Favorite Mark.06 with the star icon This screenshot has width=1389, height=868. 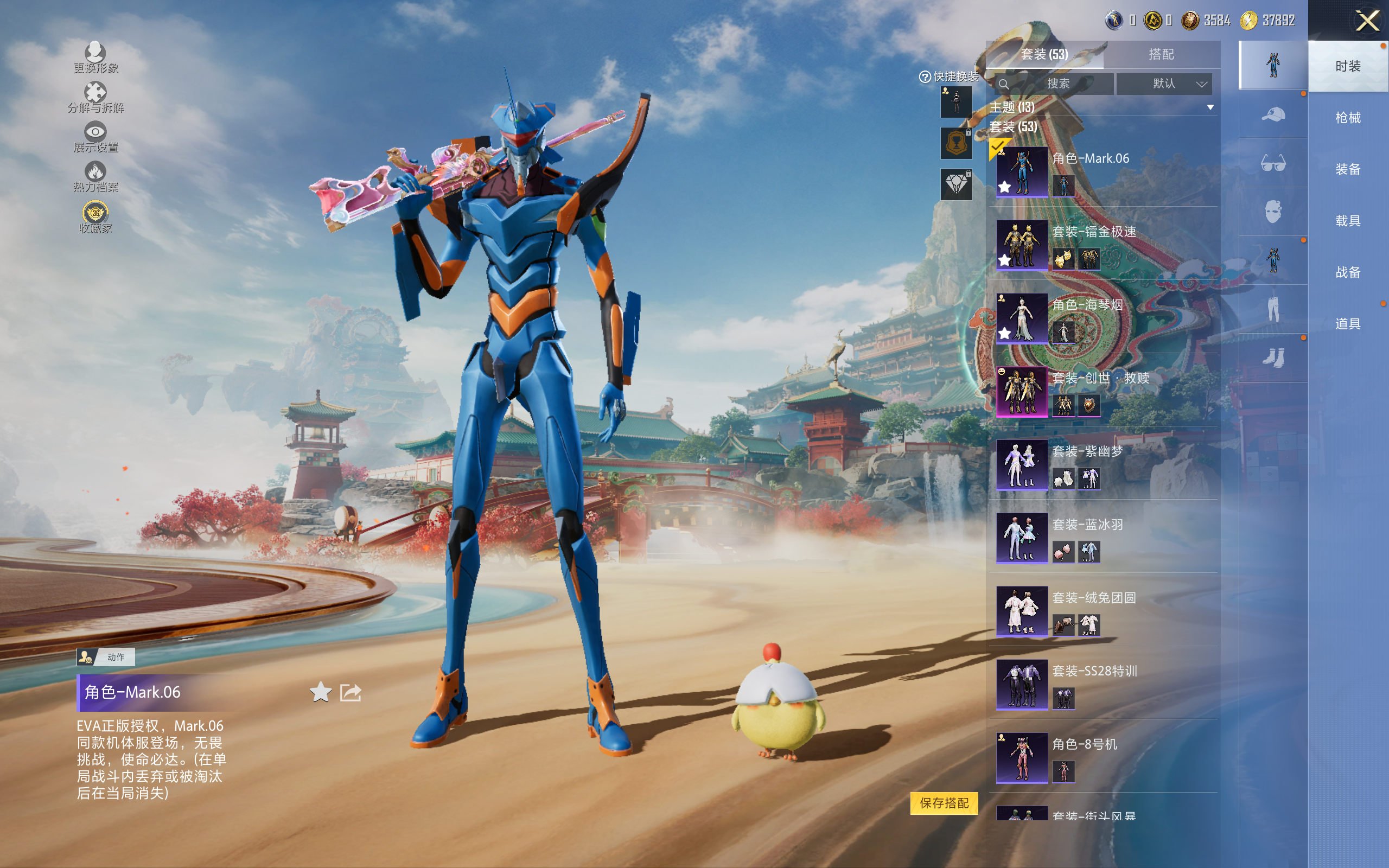click(x=320, y=692)
